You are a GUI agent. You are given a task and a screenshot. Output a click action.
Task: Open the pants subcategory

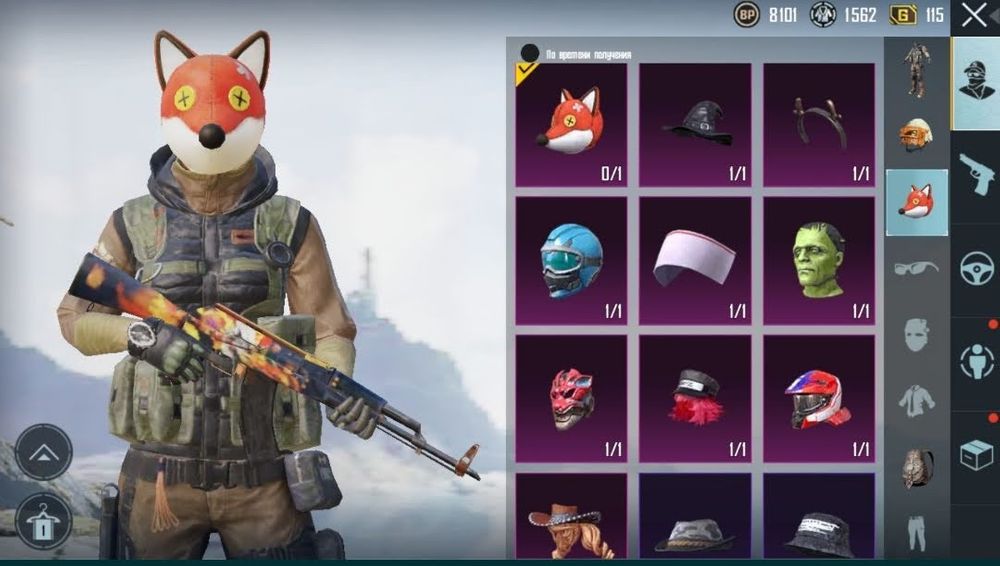[x=916, y=533]
